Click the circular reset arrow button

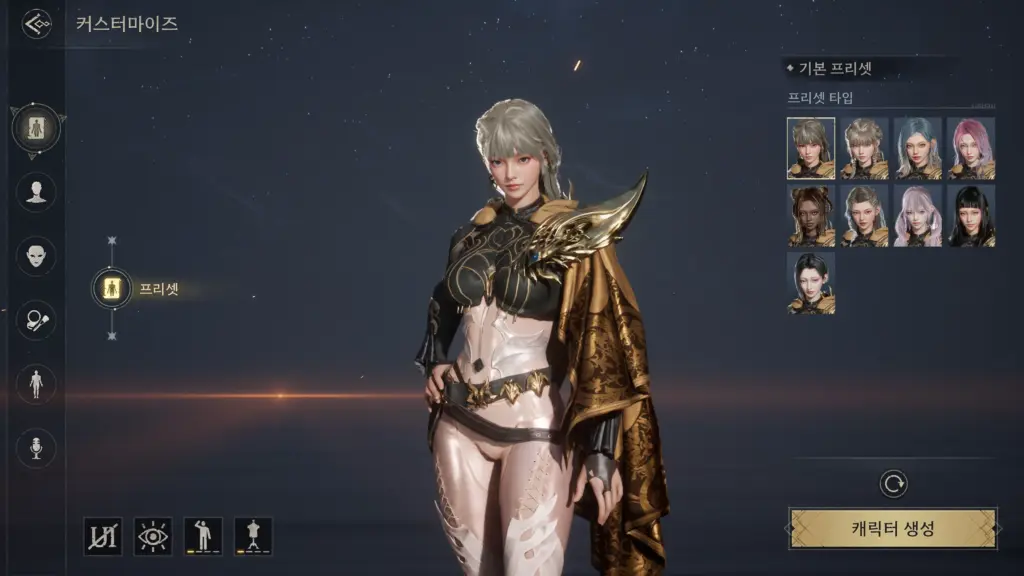point(893,485)
